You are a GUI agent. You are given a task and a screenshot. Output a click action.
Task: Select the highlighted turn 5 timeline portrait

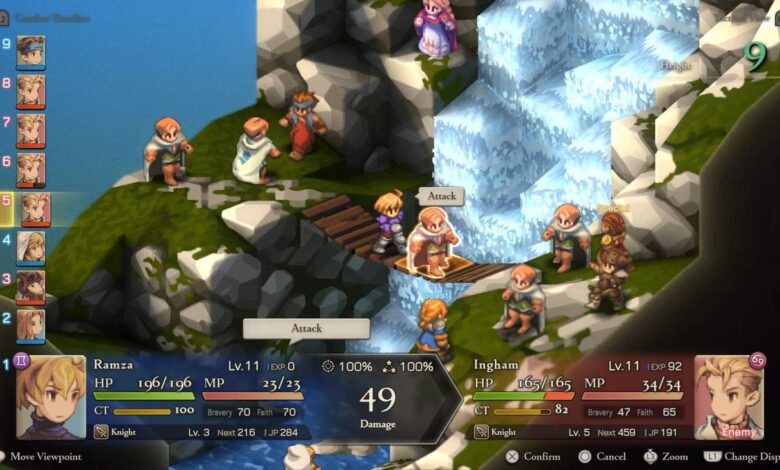click(x=35, y=208)
